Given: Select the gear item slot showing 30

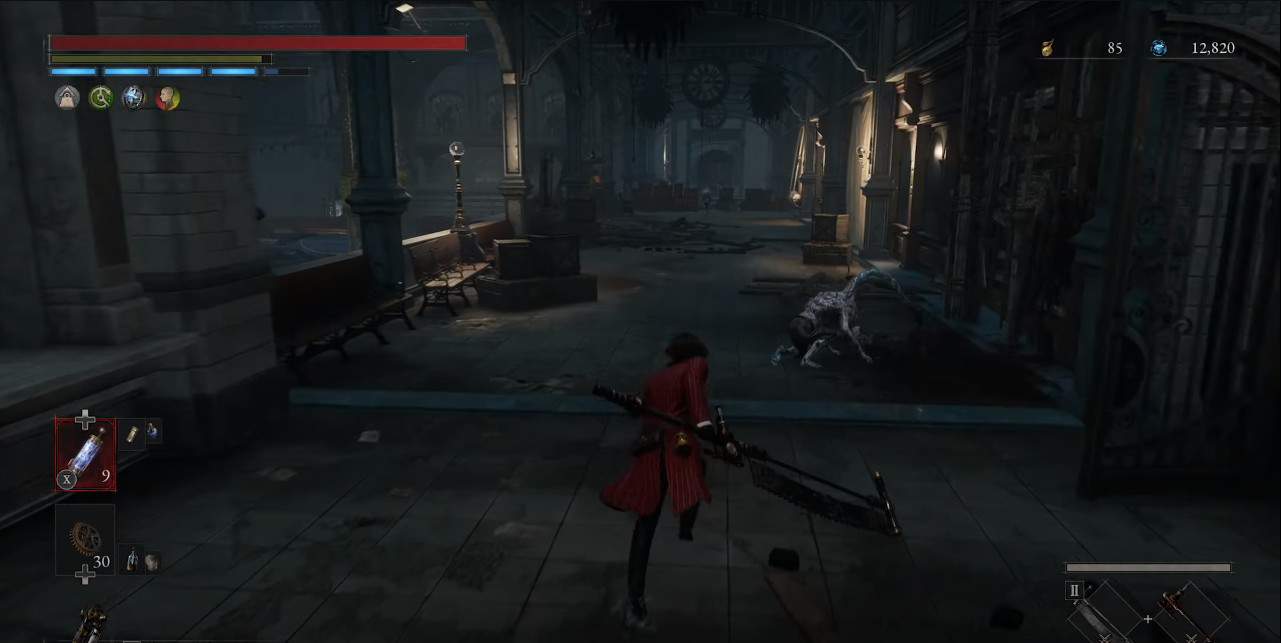Looking at the screenshot, I should (86, 540).
